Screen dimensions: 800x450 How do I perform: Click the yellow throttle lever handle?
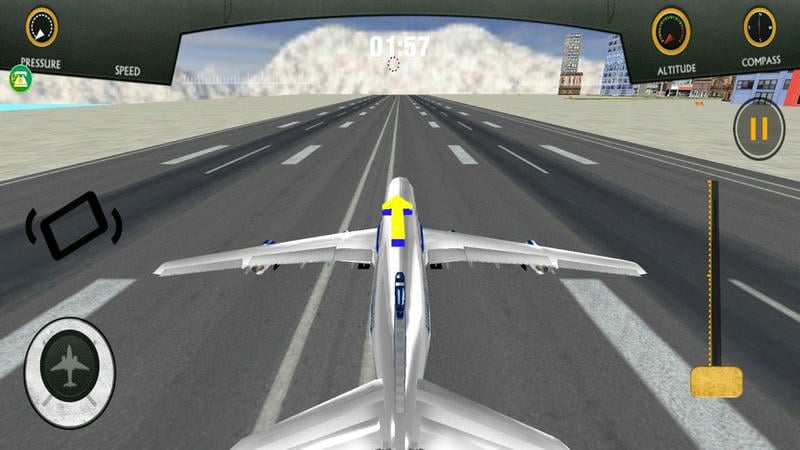[x=716, y=381]
